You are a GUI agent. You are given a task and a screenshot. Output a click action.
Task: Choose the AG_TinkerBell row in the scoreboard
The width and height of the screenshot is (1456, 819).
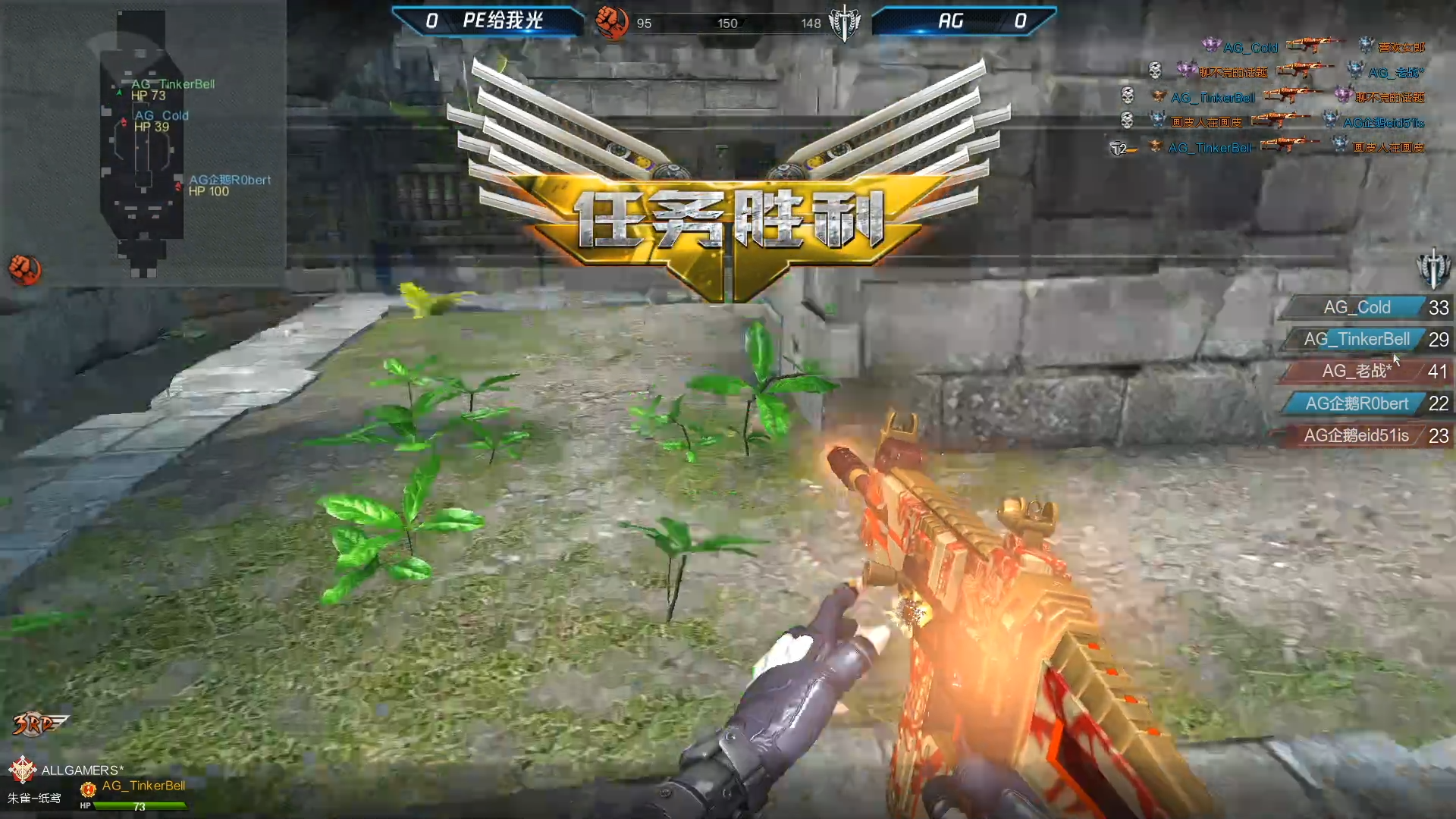[1363, 340]
